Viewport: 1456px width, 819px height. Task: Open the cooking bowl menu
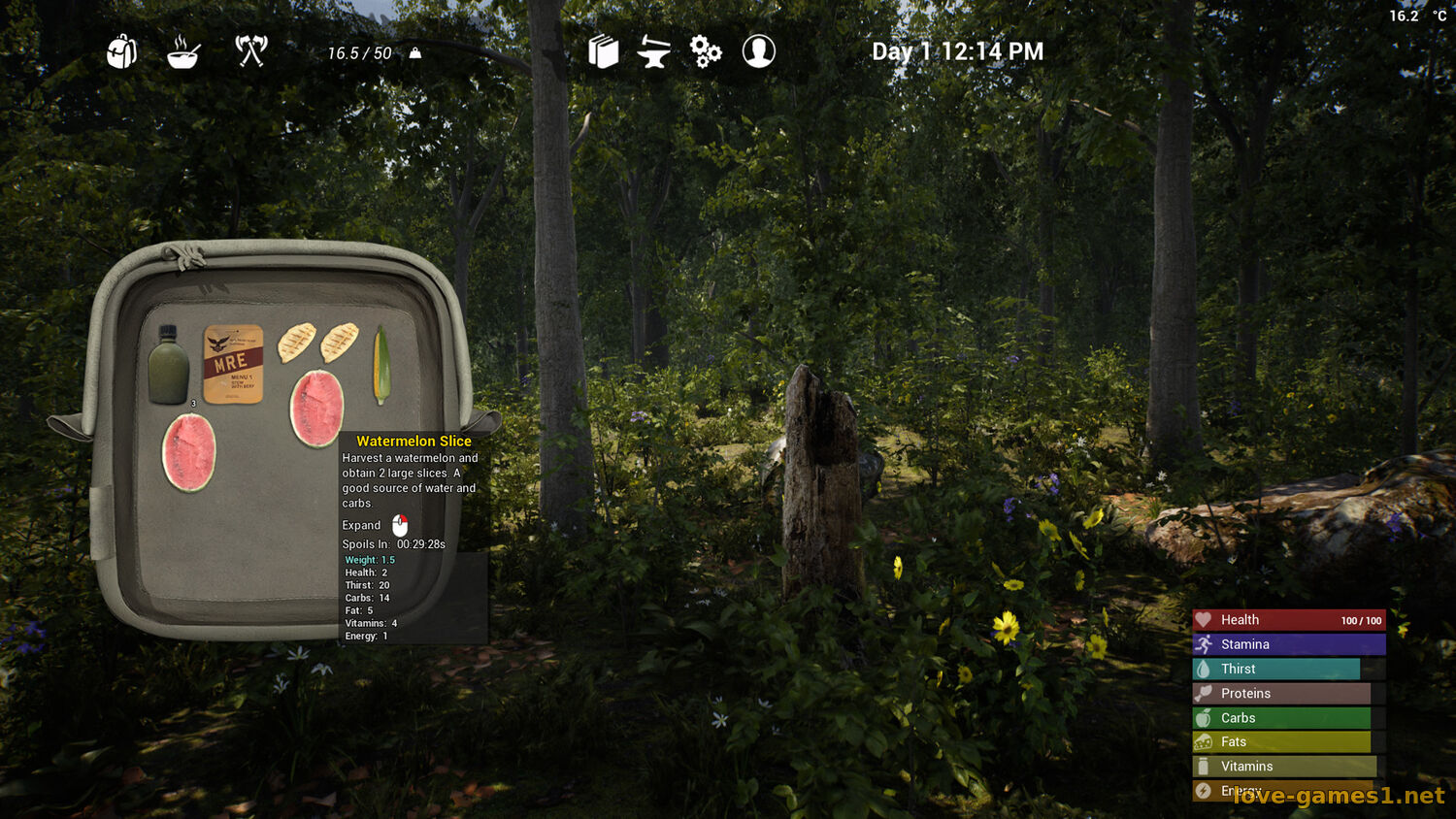[183, 51]
